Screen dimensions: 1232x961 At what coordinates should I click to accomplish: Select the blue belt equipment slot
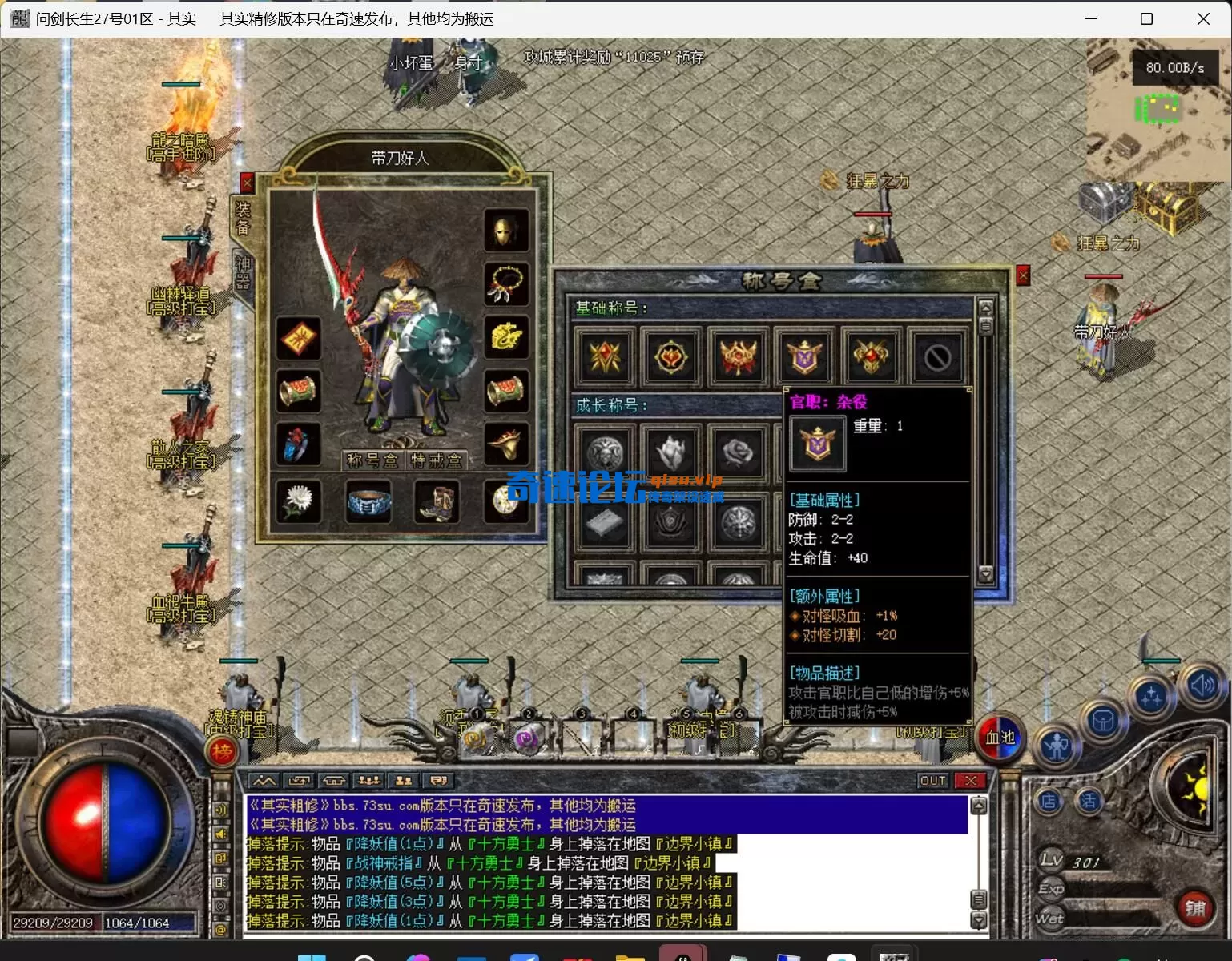click(368, 502)
